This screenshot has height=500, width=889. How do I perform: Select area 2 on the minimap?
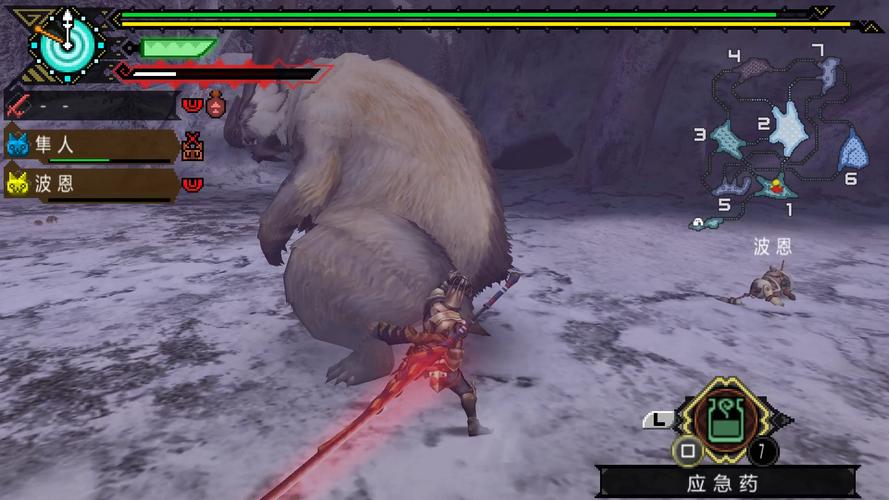790,128
